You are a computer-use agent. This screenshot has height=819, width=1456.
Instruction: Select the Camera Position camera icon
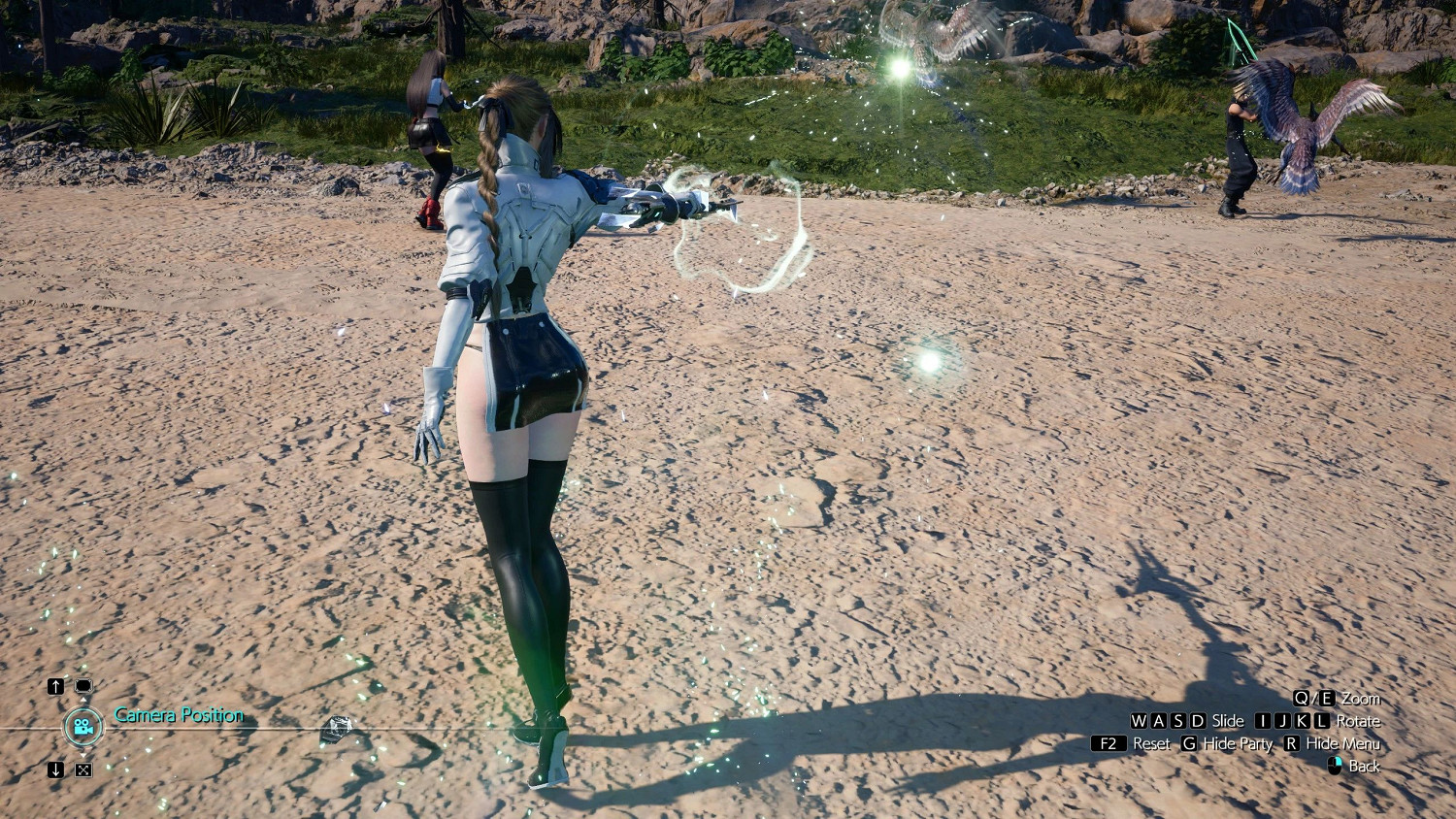[83, 728]
